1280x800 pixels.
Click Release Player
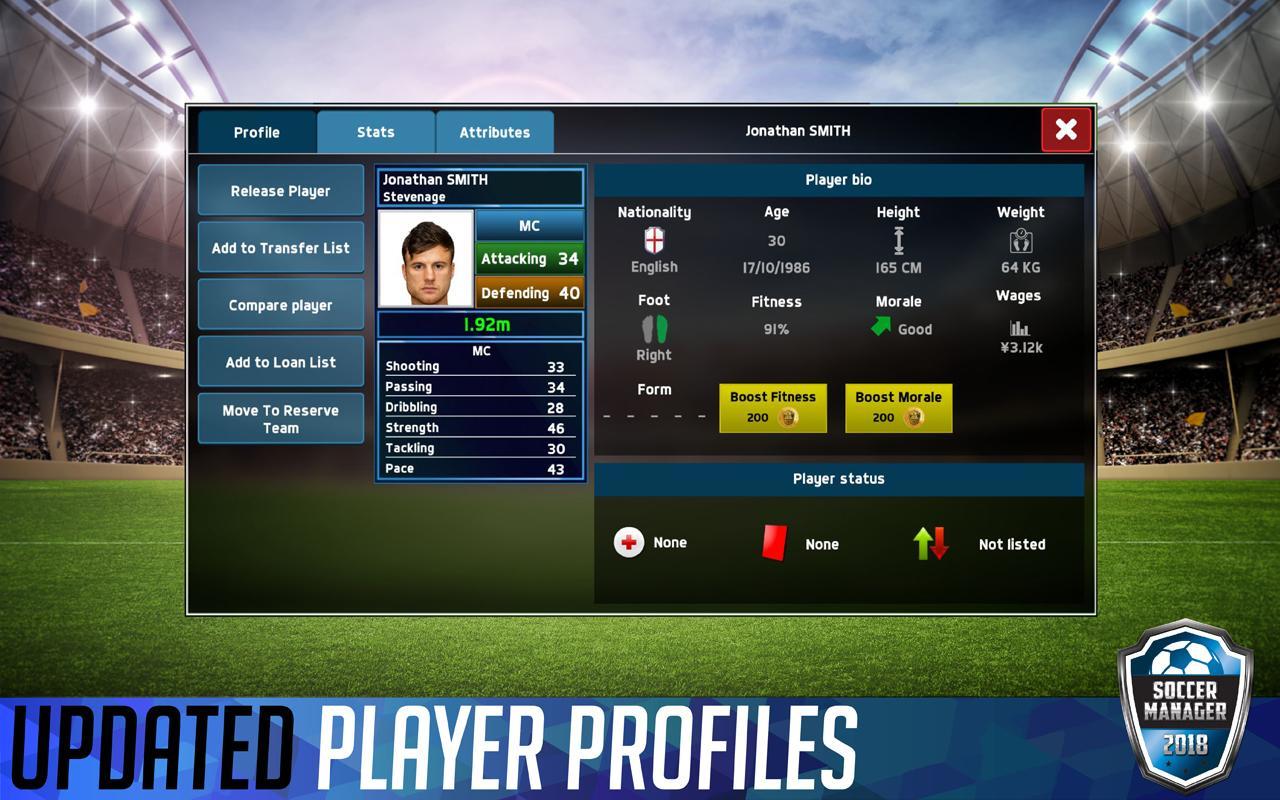280,190
